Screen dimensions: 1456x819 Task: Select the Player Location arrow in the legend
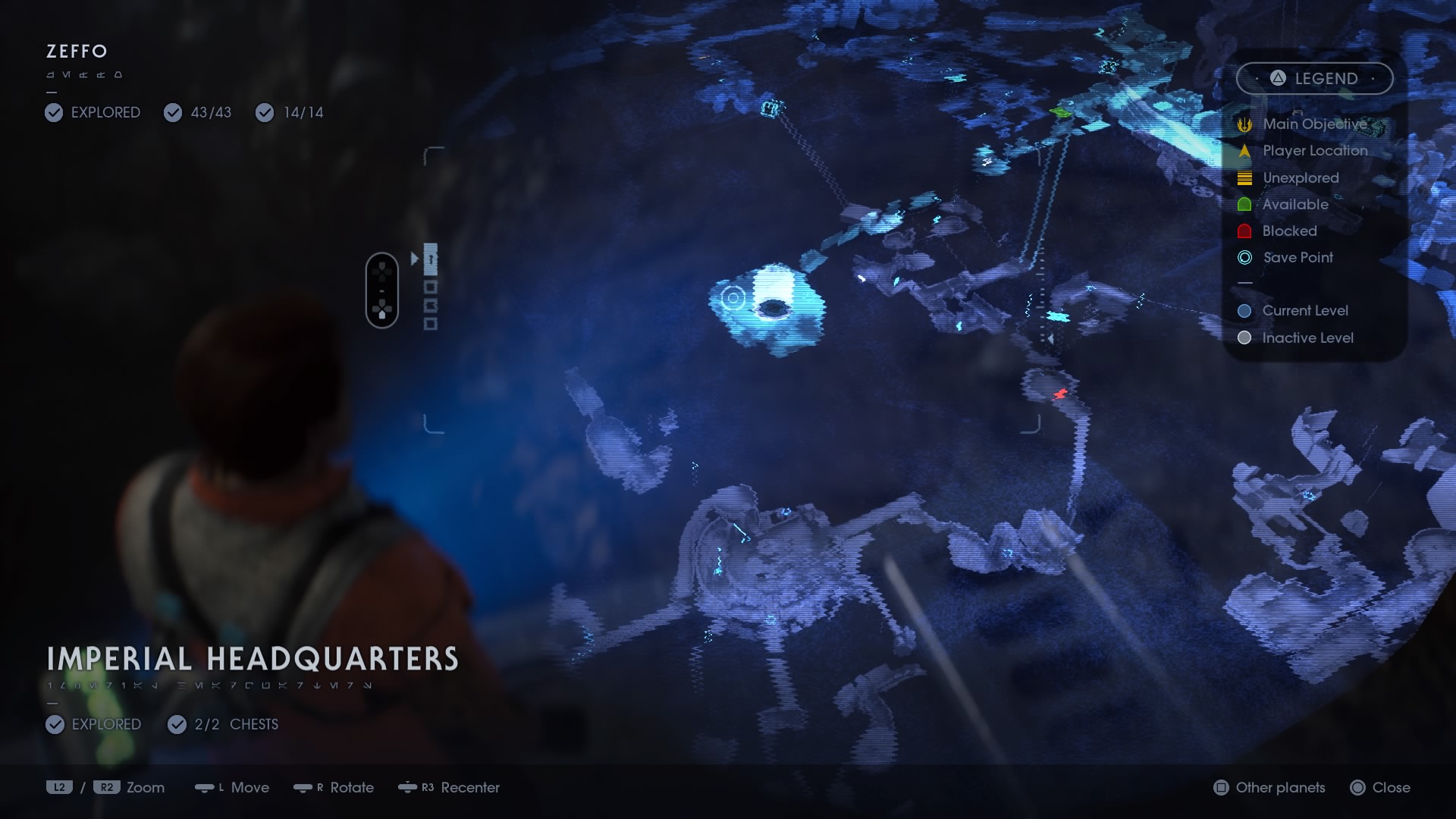point(1243,150)
